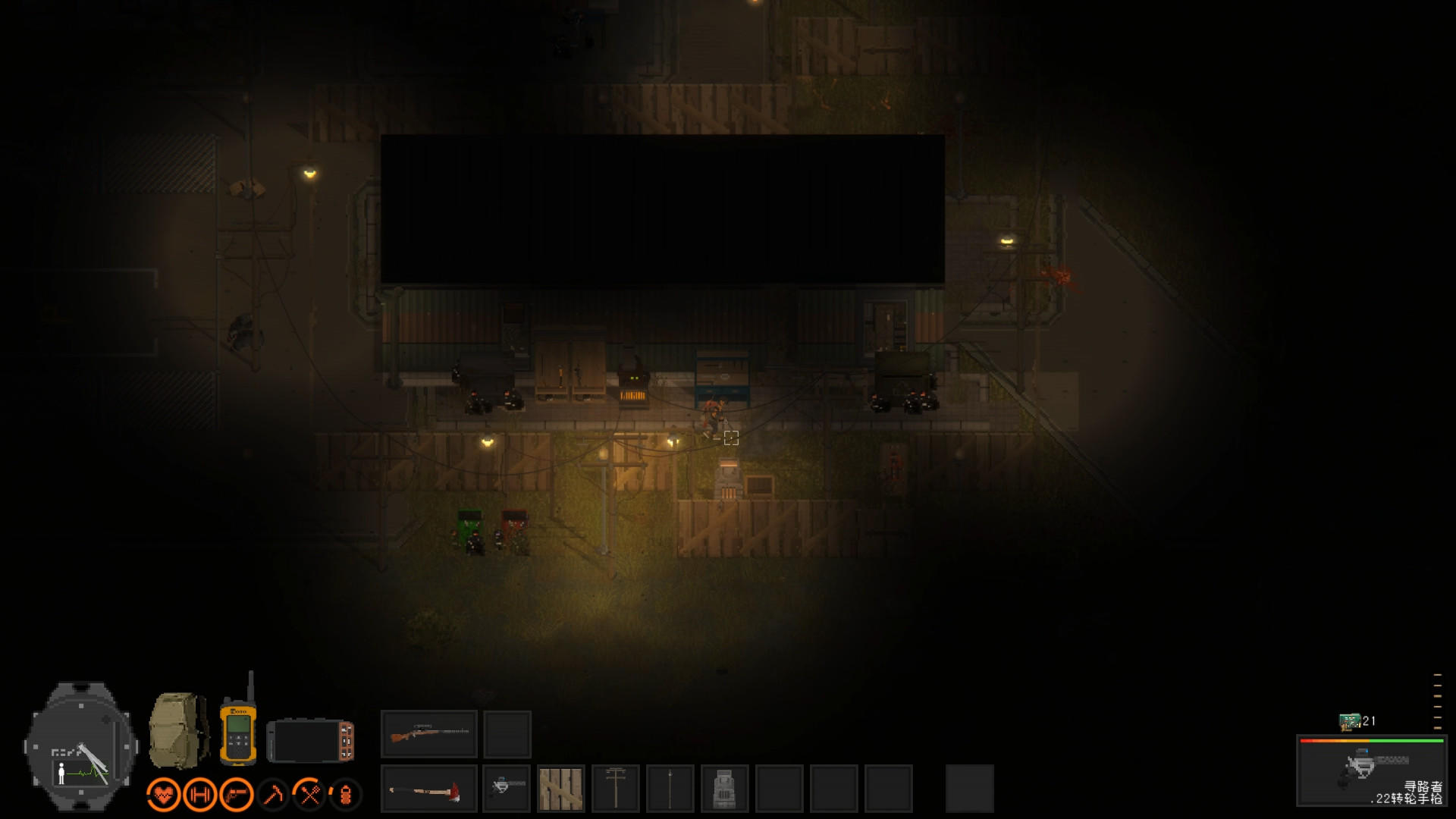The image size is (1456, 819).
Task: Click the machine part item slot
Action: 726,789
